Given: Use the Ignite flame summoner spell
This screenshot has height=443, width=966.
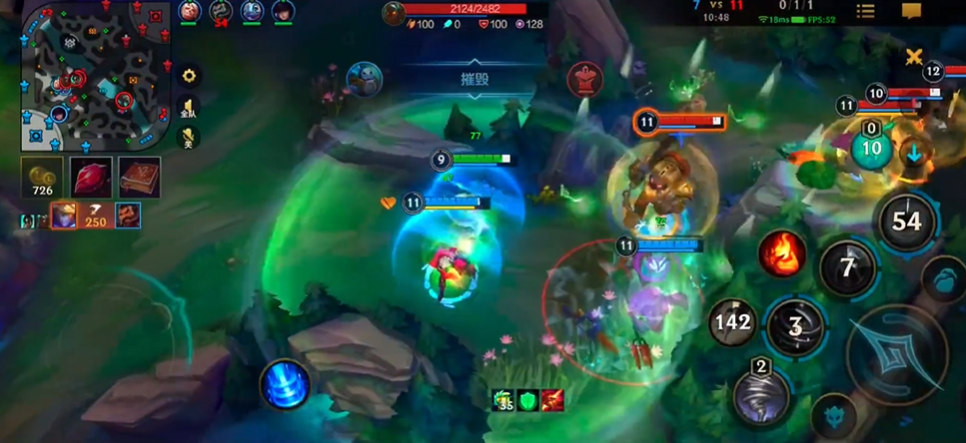Looking at the screenshot, I should [x=782, y=254].
